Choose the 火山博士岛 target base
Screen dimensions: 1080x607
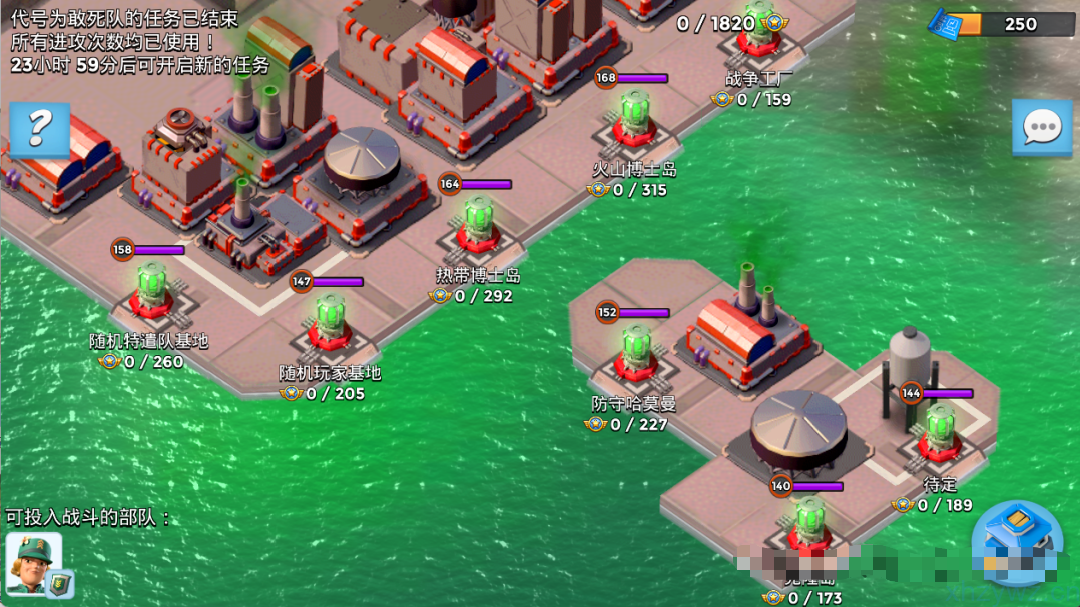635,122
